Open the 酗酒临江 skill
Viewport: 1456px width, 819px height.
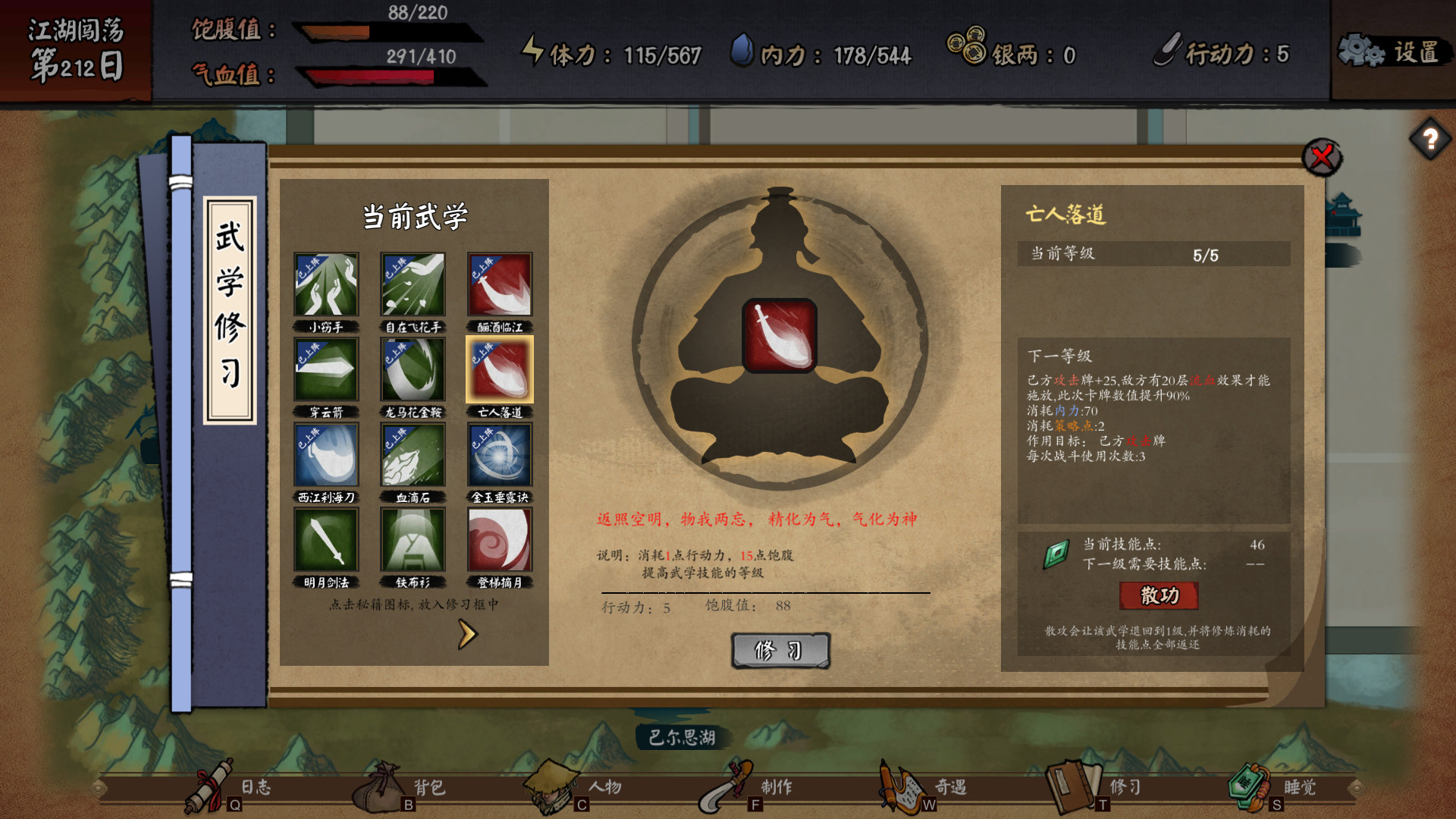498,285
